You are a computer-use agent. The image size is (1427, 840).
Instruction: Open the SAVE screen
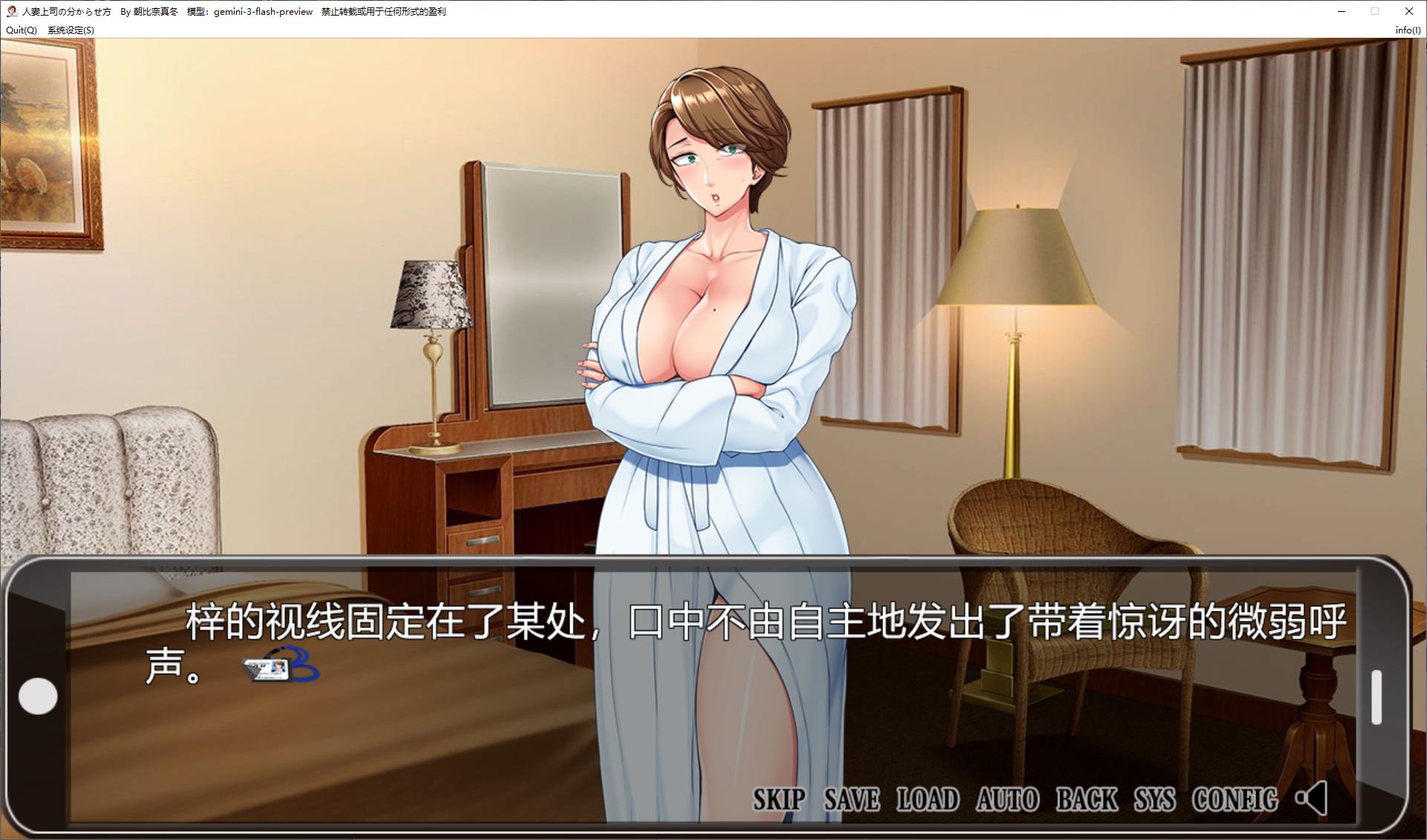point(850,799)
